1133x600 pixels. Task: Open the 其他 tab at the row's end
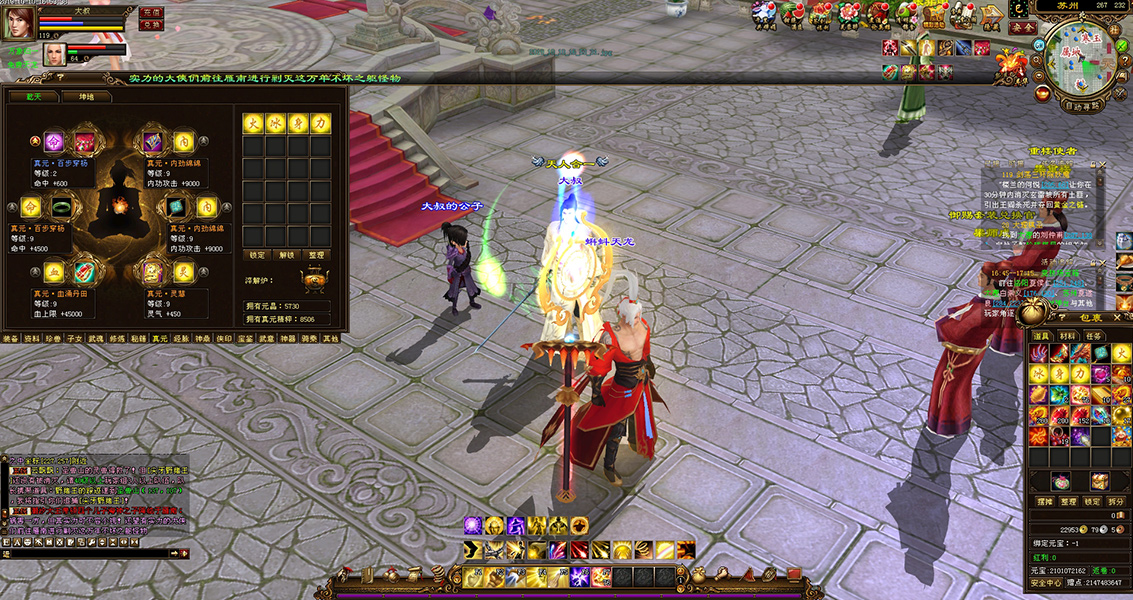coord(330,338)
